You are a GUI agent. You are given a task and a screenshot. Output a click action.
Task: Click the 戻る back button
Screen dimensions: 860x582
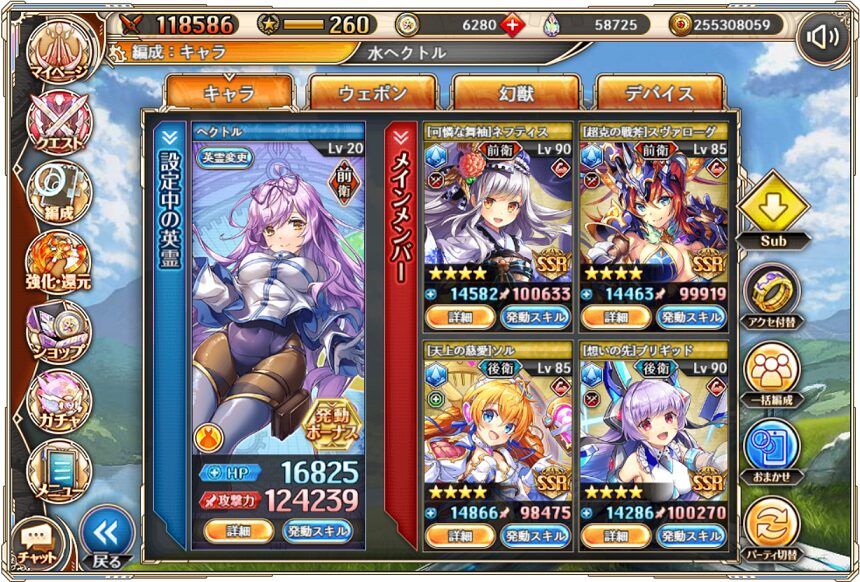pos(106,535)
